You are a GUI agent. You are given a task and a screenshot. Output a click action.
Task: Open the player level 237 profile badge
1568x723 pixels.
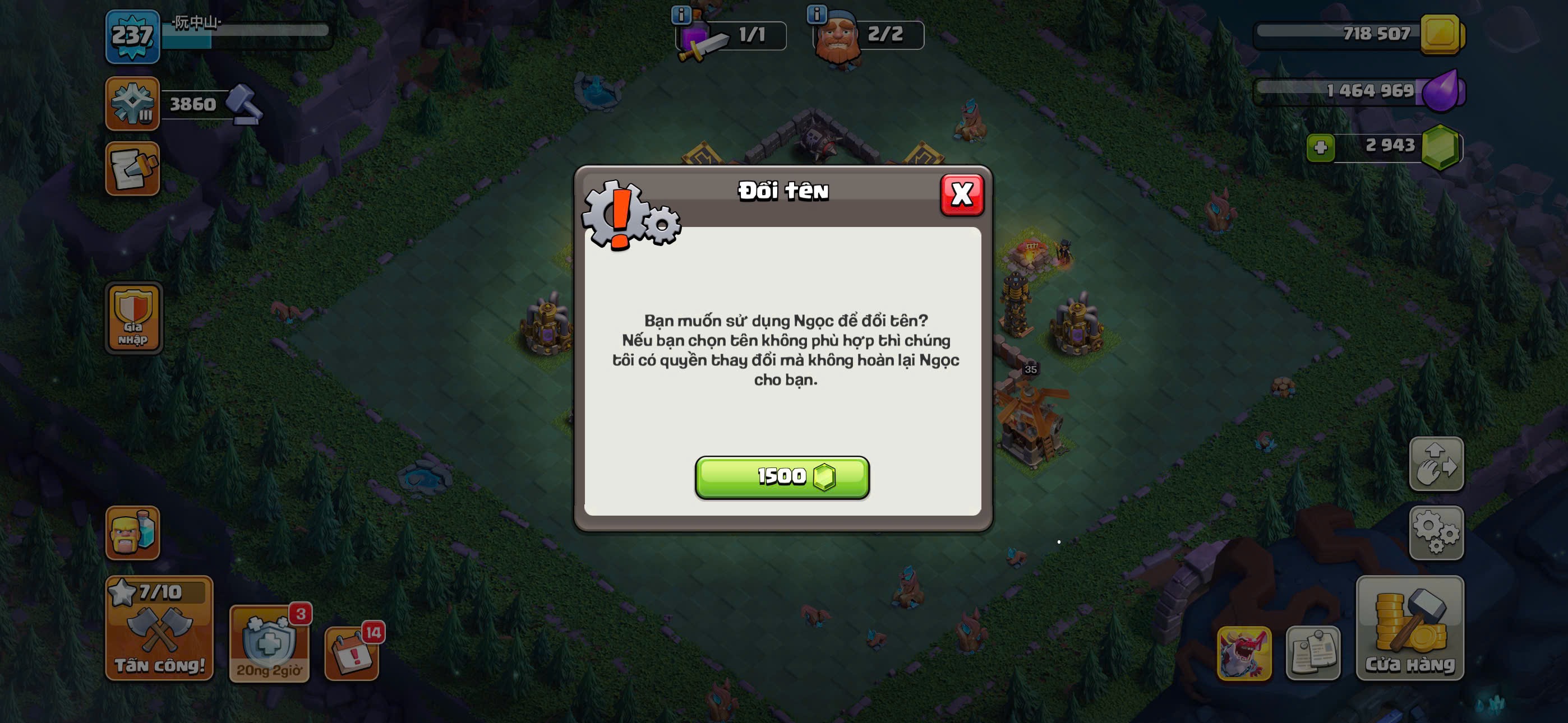pyautogui.click(x=132, y=36)
